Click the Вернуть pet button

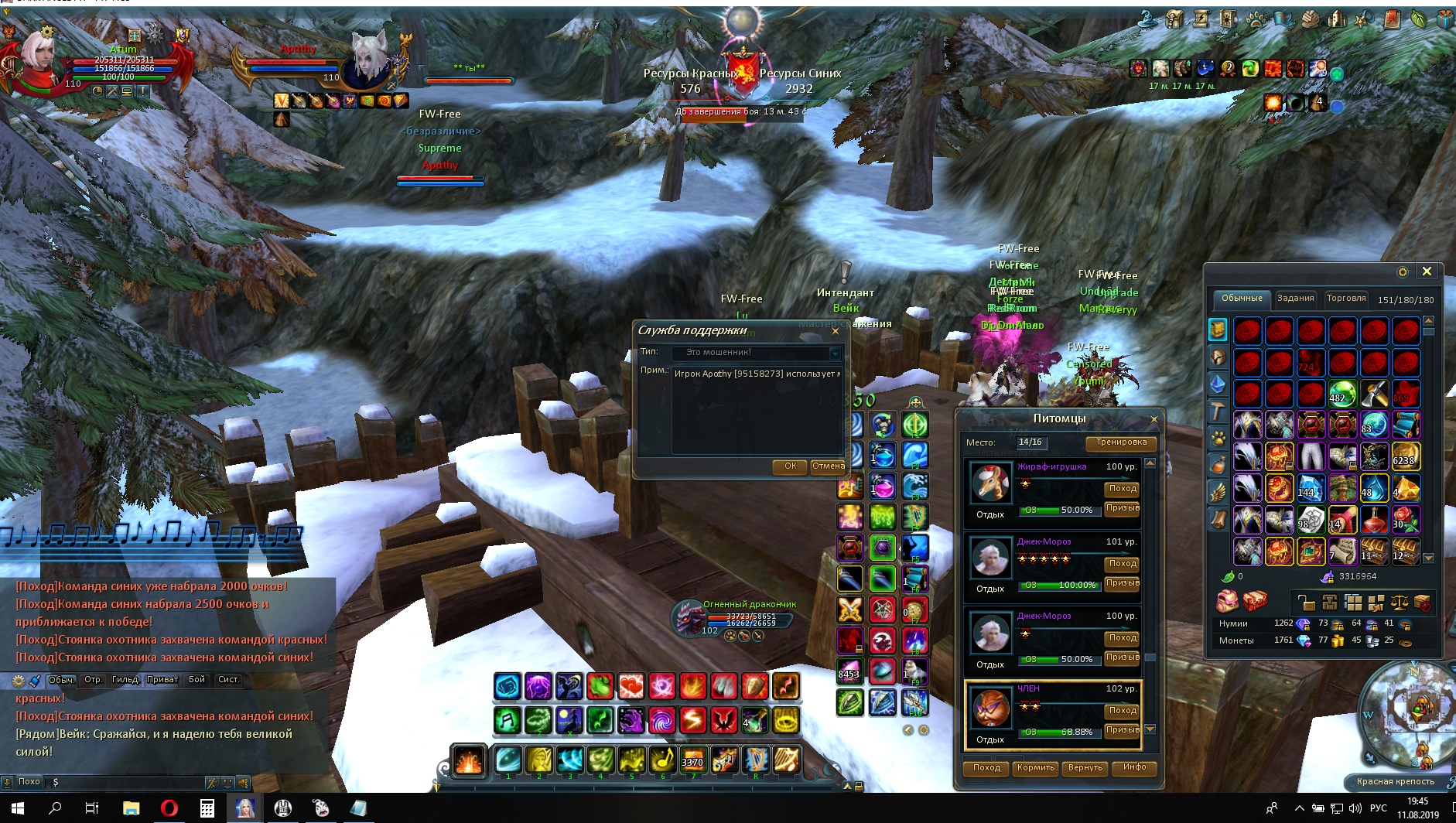(1085, 768)
